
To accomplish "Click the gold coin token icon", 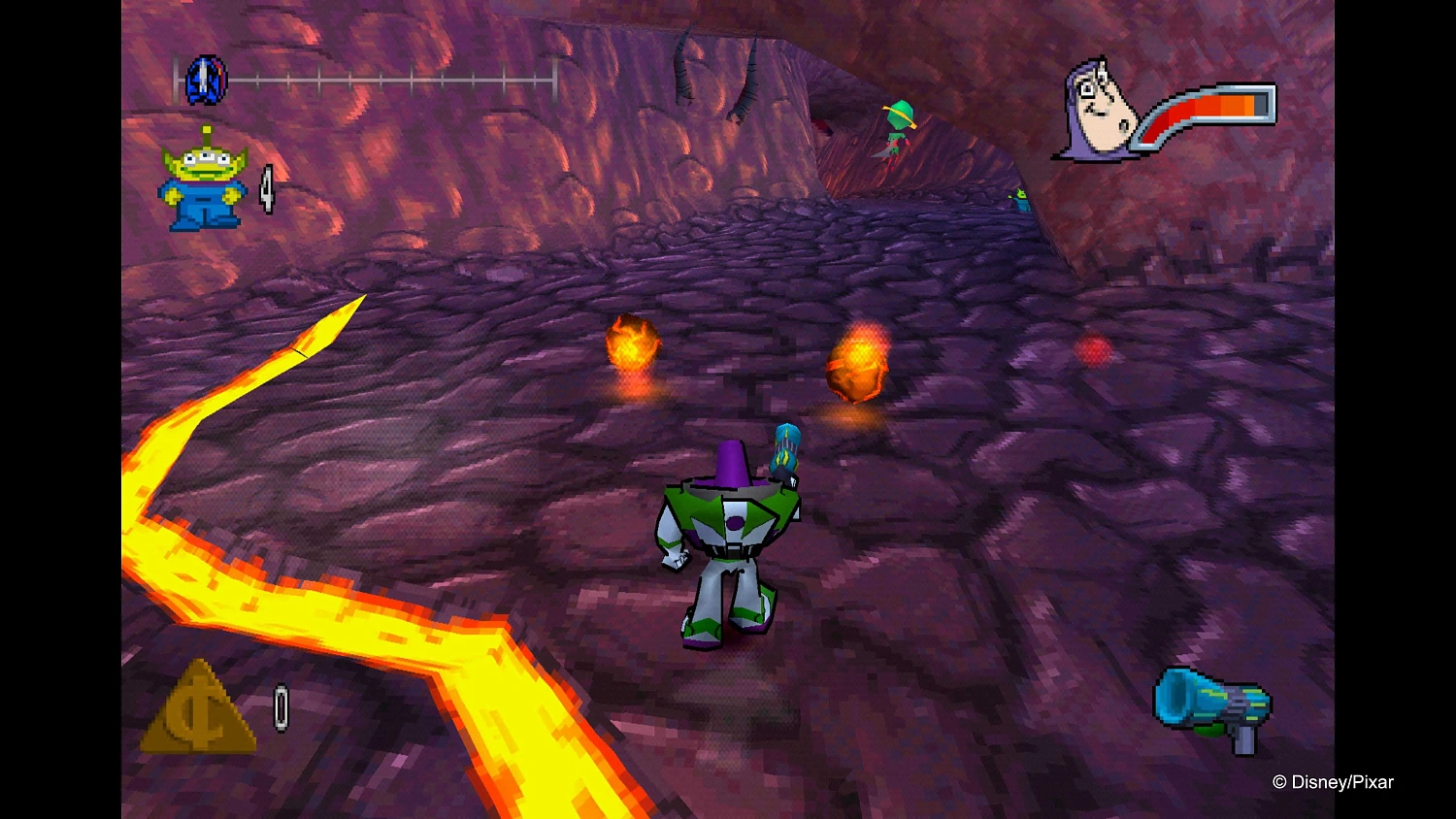I will [x=198, y=709].
